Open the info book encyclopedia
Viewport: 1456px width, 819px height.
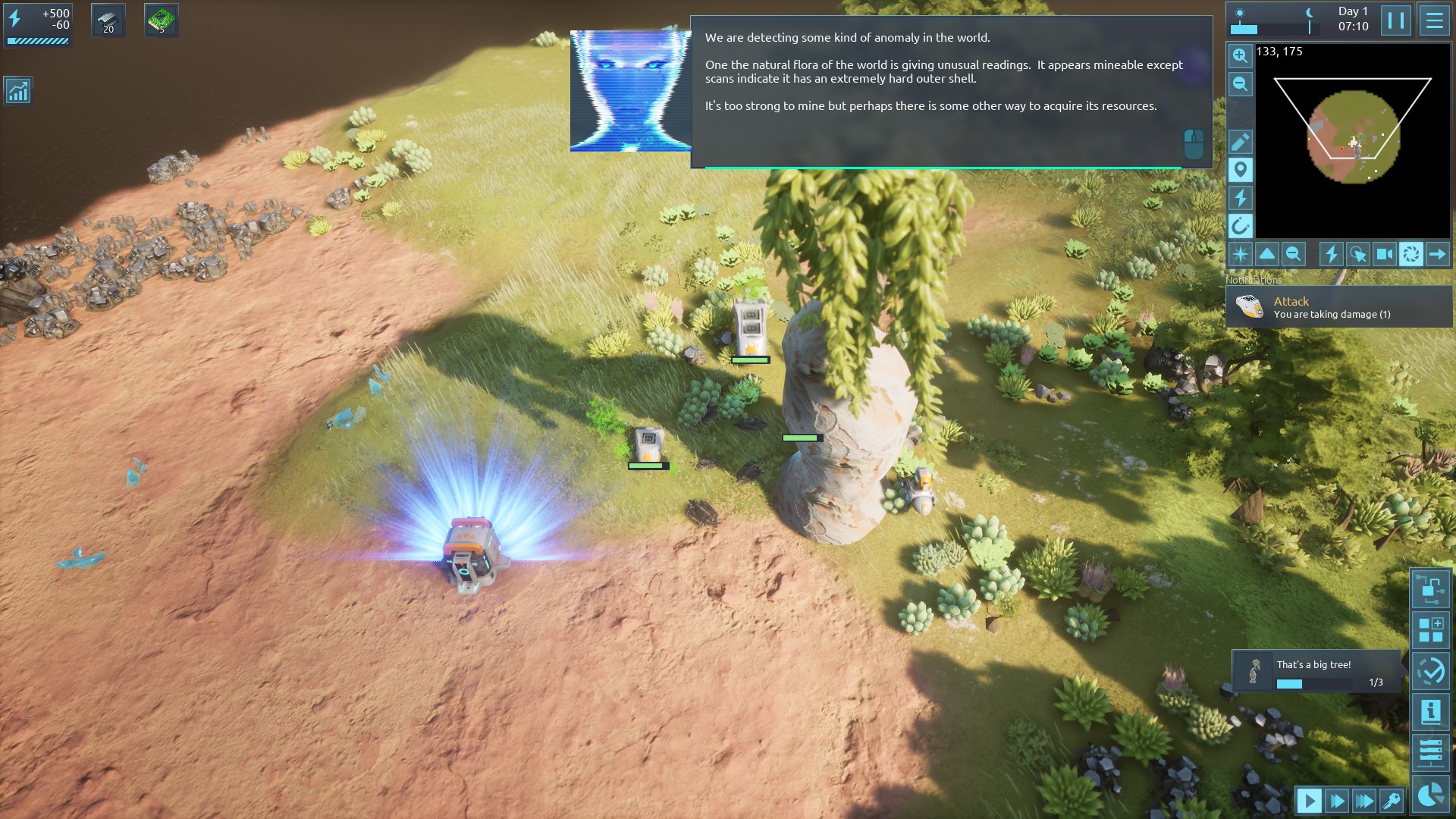click(1430, 712)
